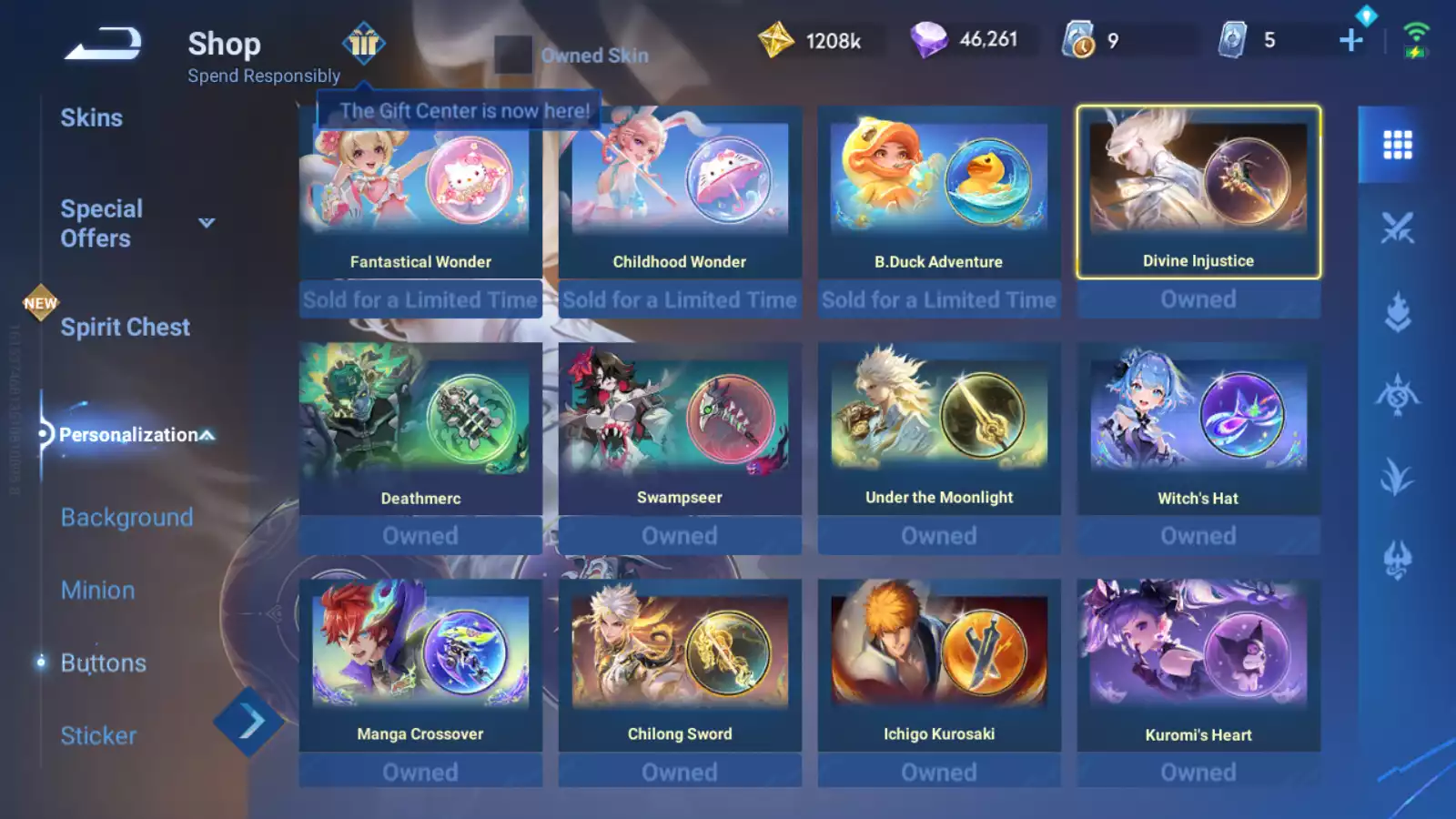Go back using the arrow button
The image size is (1456, 819).
[103, 43]
